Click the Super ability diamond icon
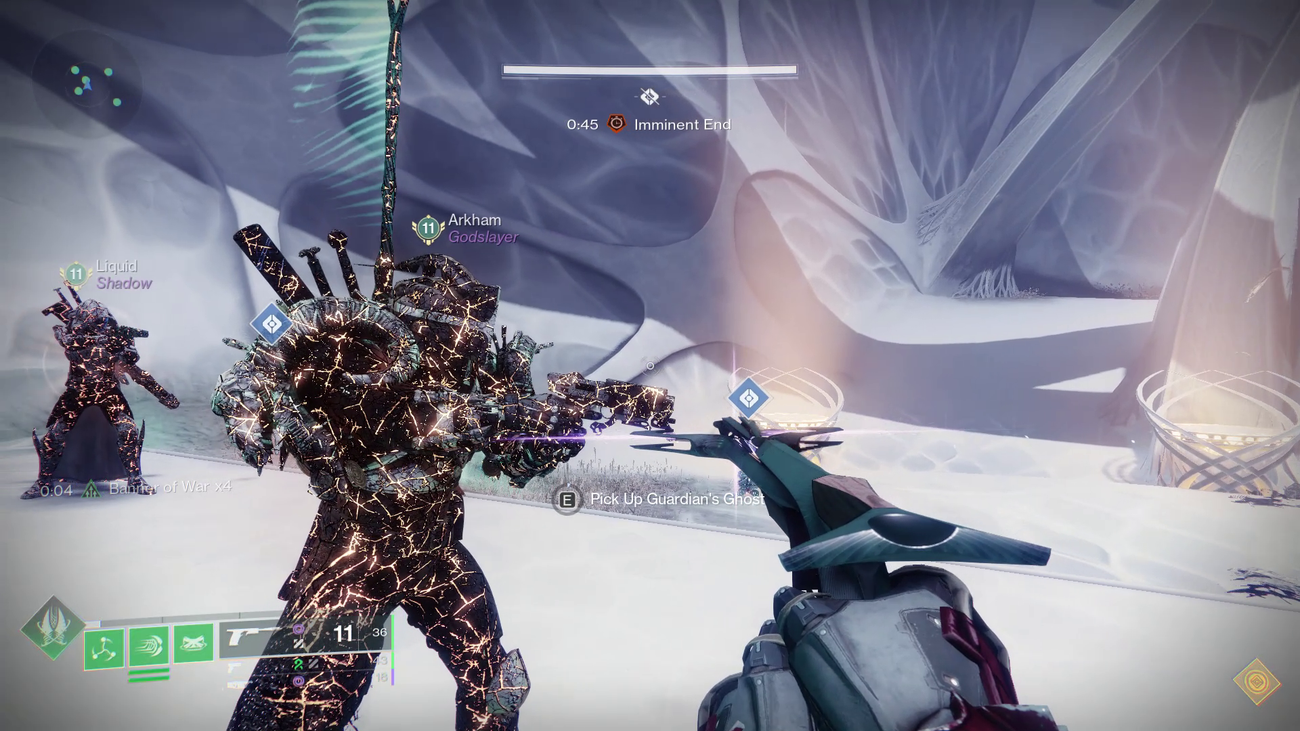The image size is (1300, 731). pyautogui.click(x=50, y=625)
